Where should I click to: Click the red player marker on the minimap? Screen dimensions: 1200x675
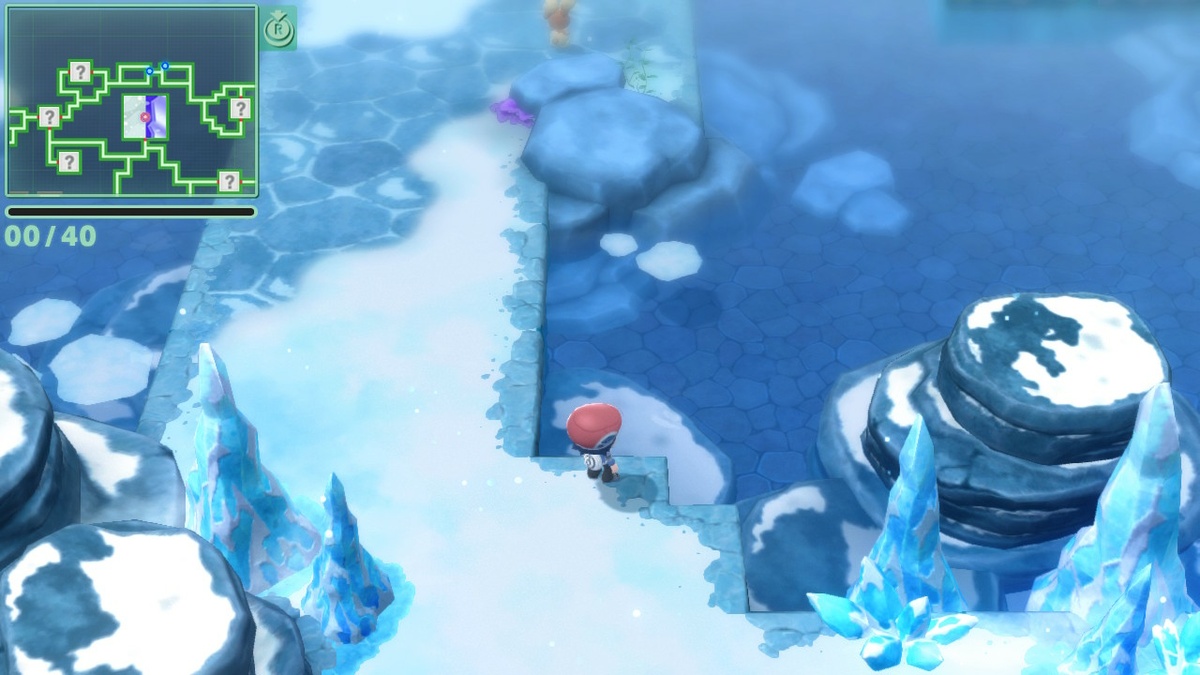[146, 117]
